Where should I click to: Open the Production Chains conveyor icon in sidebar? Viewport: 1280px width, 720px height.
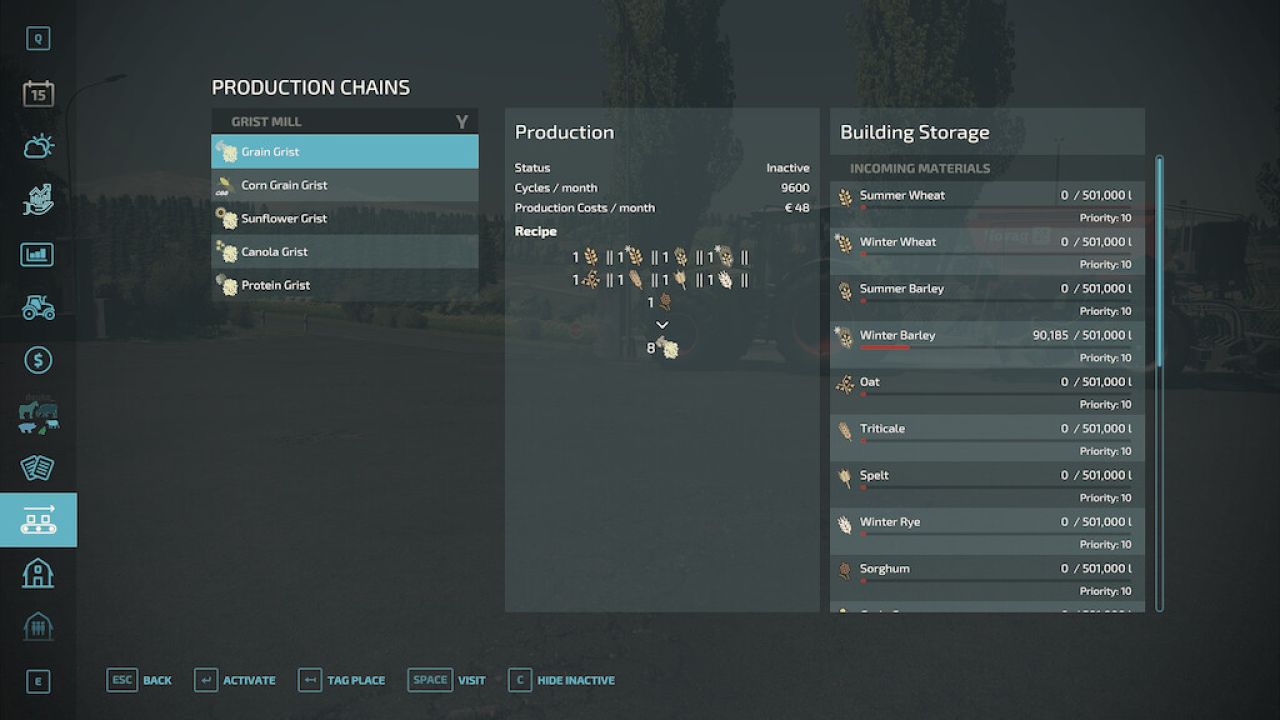(38, 519)
